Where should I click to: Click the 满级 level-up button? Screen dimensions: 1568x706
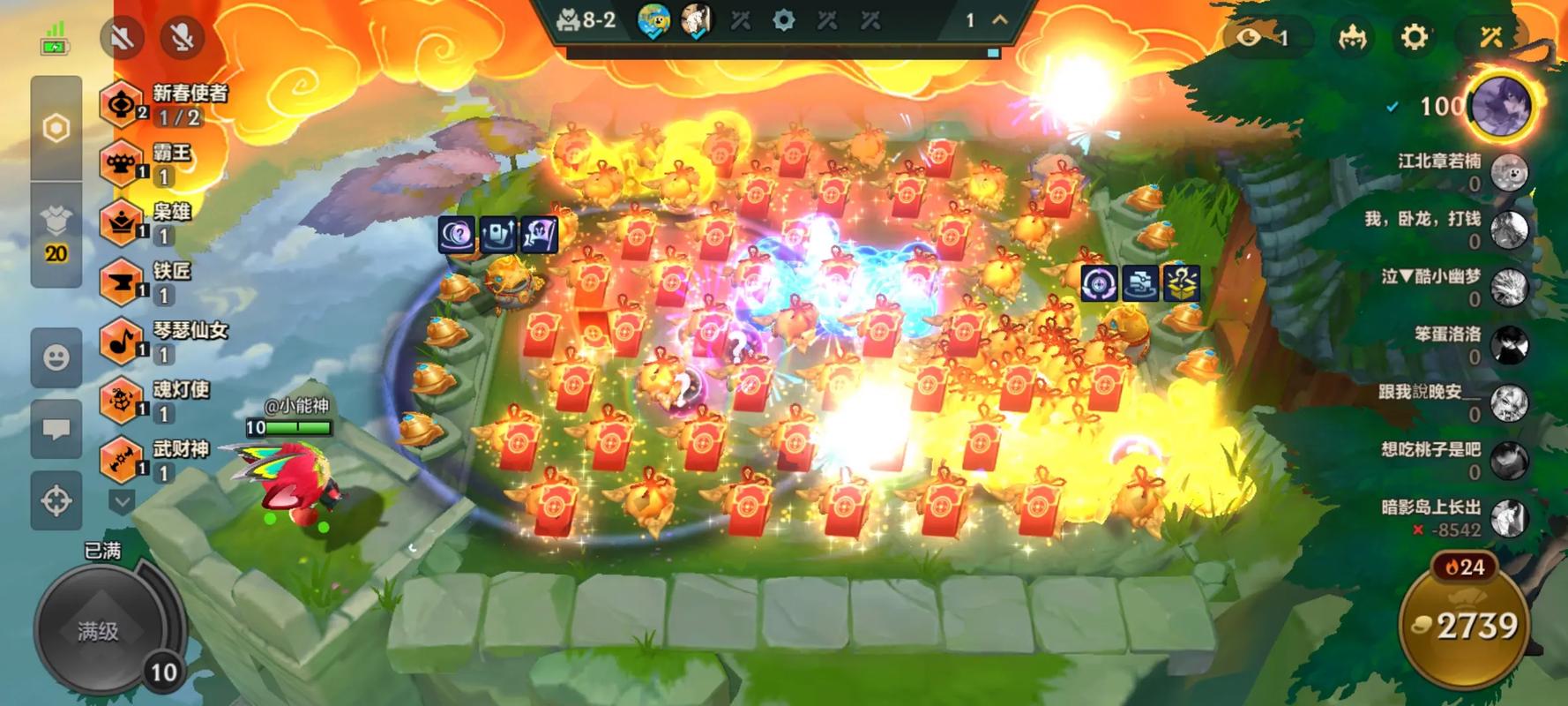point(97,630)
